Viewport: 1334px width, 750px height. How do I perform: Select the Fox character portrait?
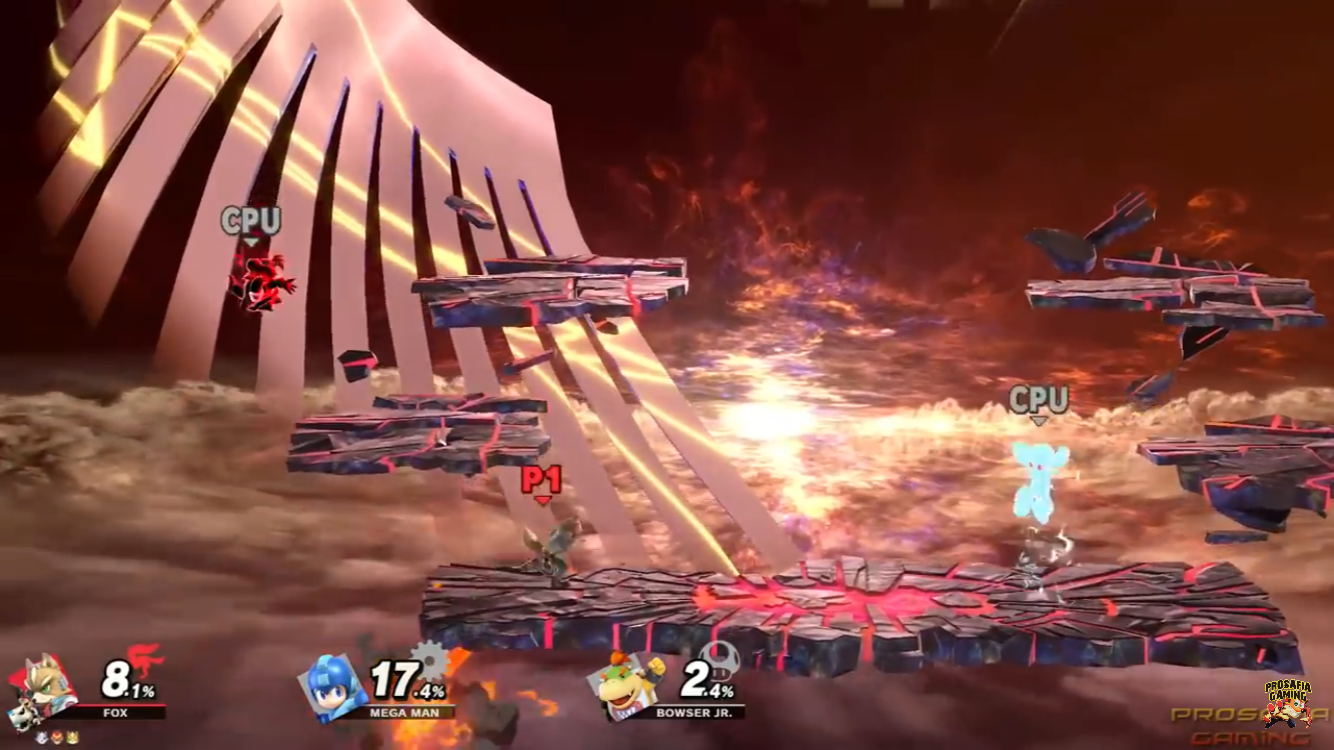coord(40,686)
